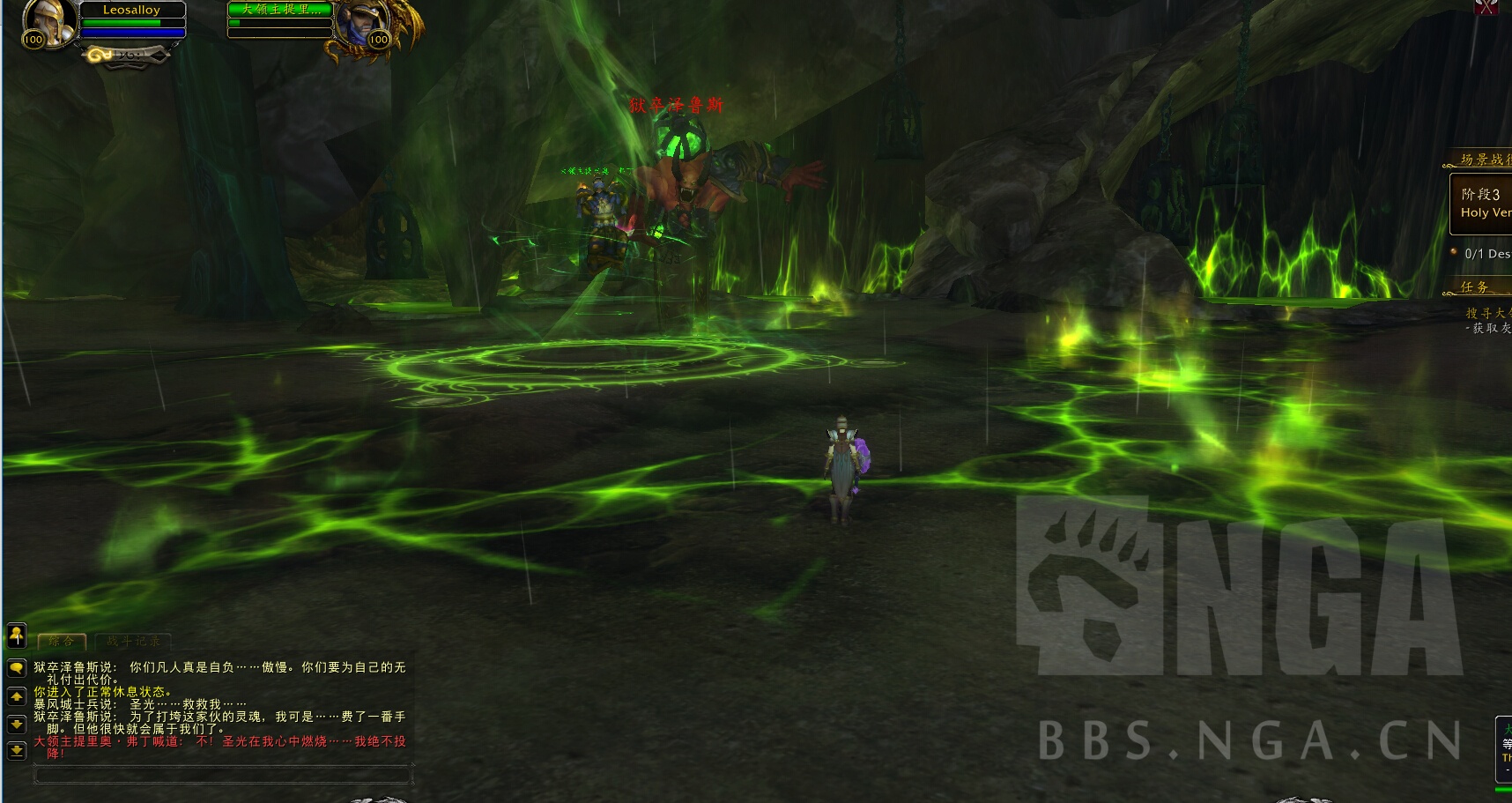Click the red crossed-axes icon at top right

1487,7
